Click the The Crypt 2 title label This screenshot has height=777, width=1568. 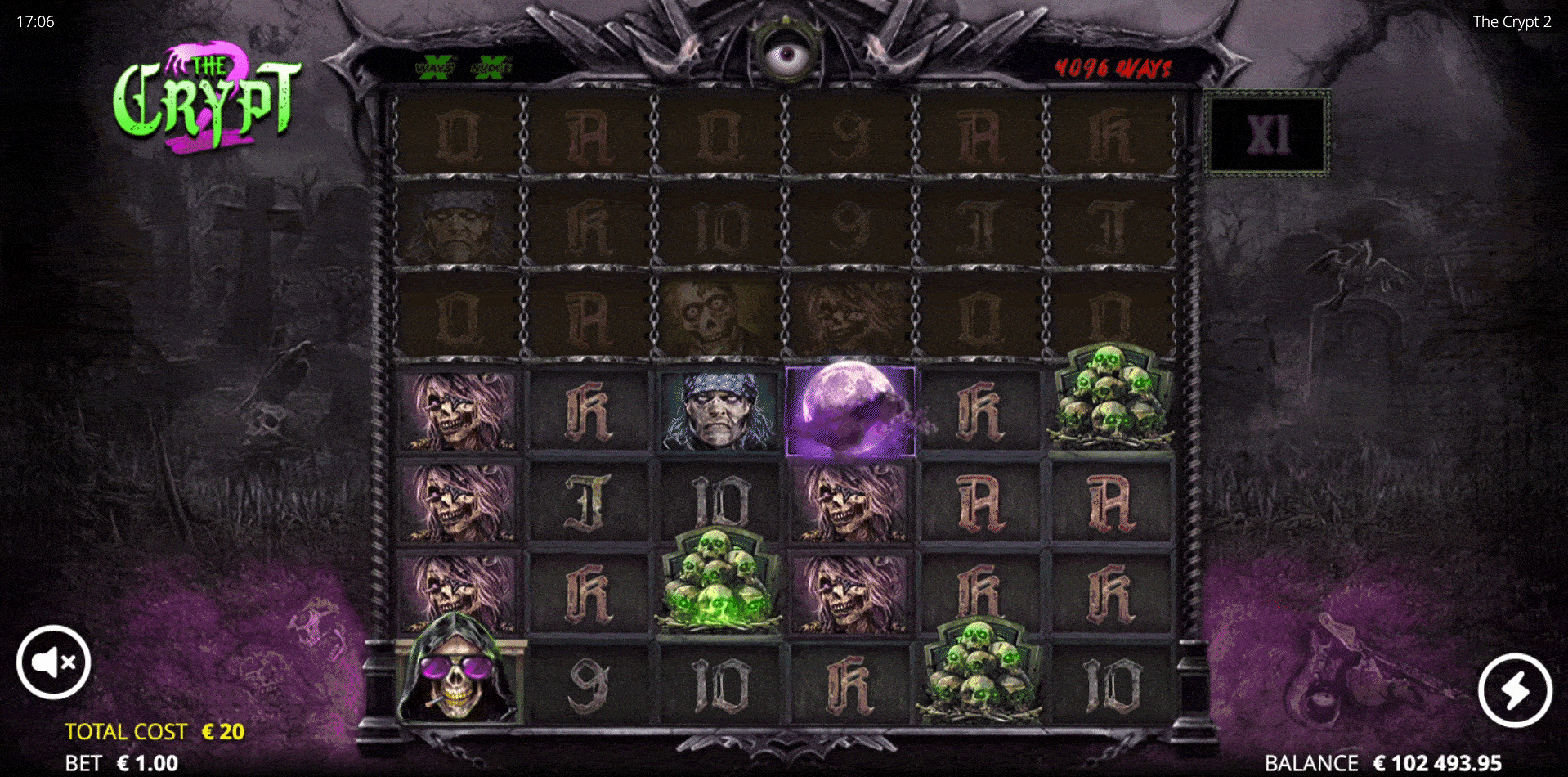(1512, 22)
